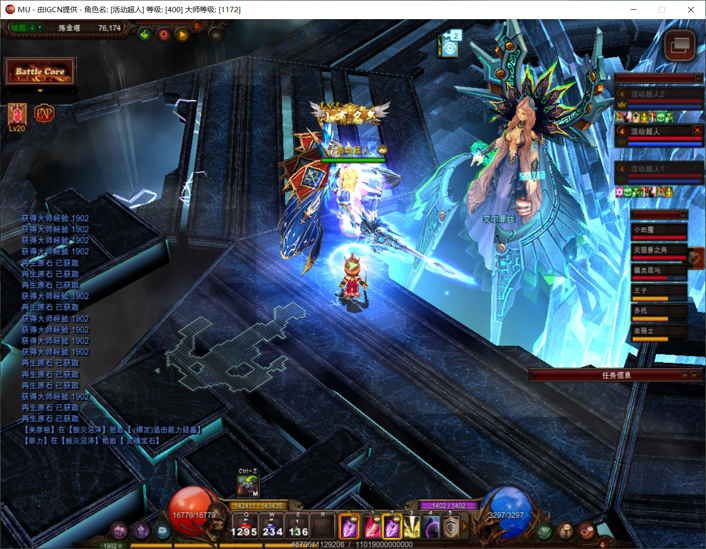Use the pink crystal skill slot

coord(349,525)
